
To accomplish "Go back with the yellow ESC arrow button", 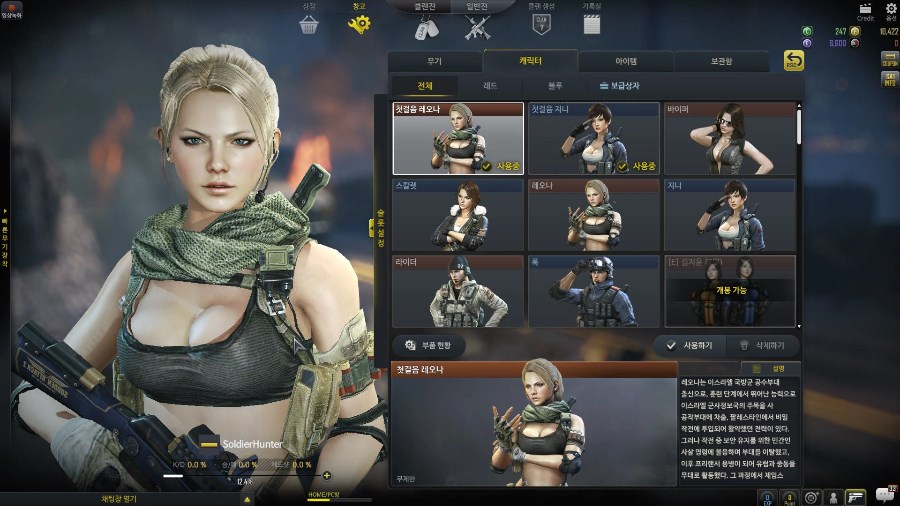I will [793, 61].
